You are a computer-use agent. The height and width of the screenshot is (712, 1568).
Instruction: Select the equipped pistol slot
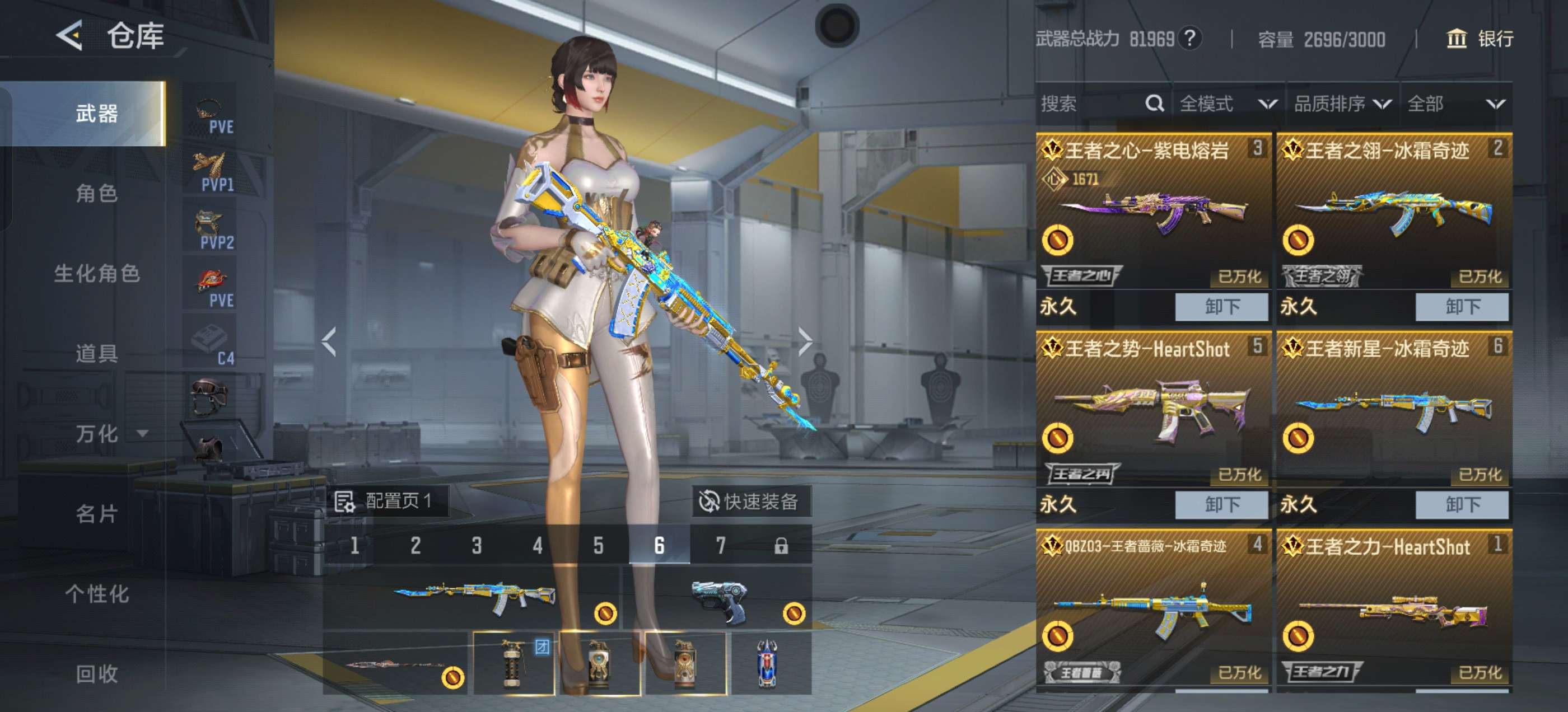pyautogui.click(x=718, y=599)
